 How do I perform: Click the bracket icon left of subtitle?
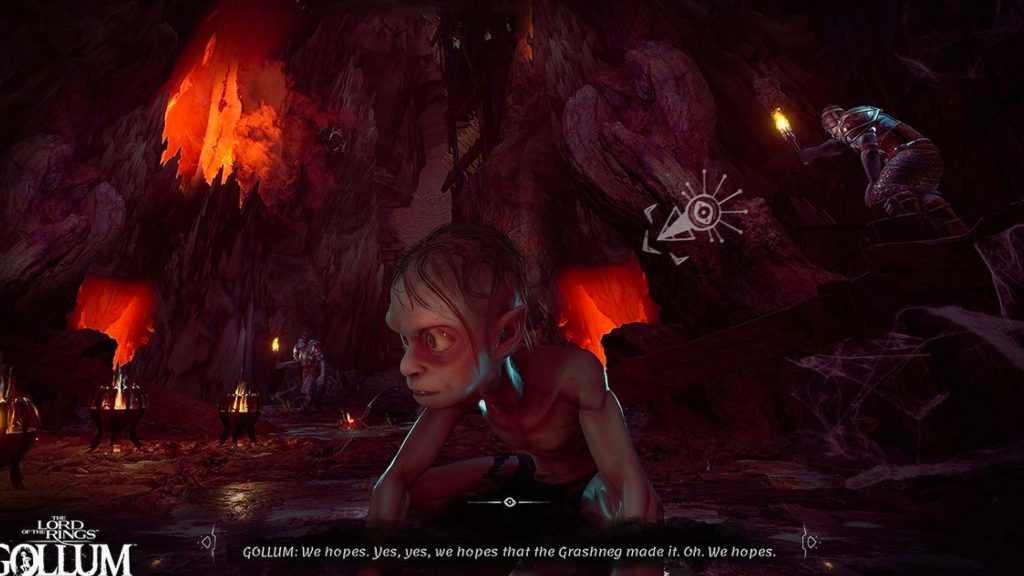(209, 541)
